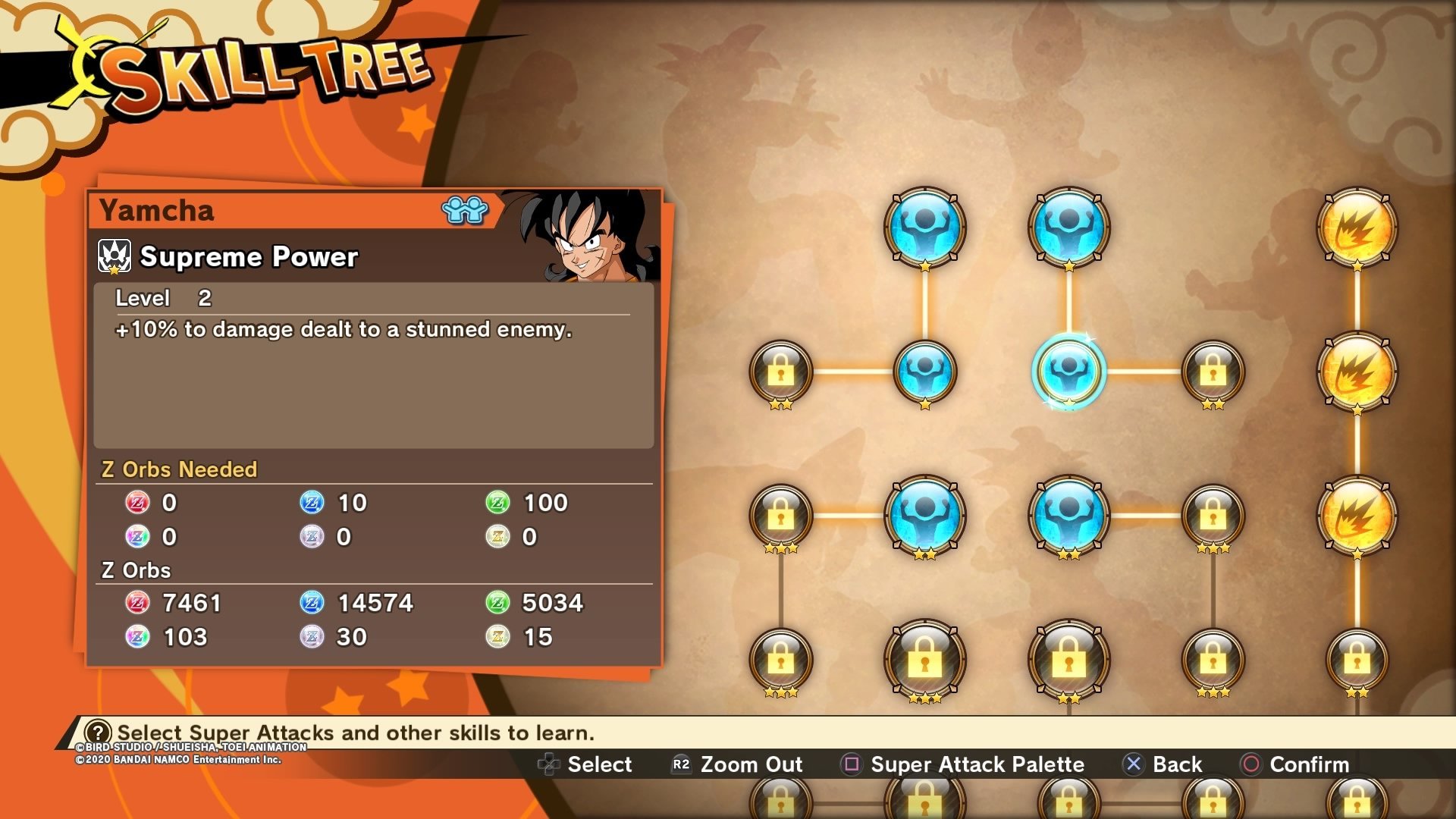This screenshot has width=1456, height=819.
Task: Select the large padlock node with three stars
Action: 924,659
